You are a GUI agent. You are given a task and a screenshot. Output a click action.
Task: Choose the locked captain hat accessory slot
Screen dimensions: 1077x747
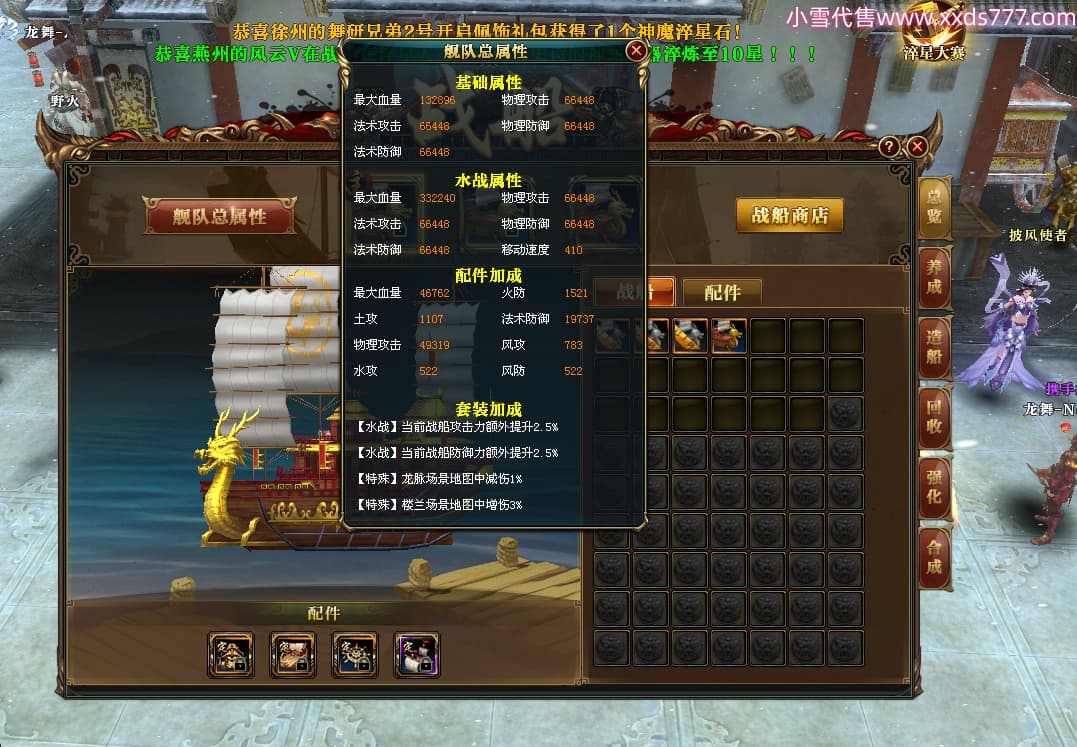pyautogui.click(x=230, y=655)
